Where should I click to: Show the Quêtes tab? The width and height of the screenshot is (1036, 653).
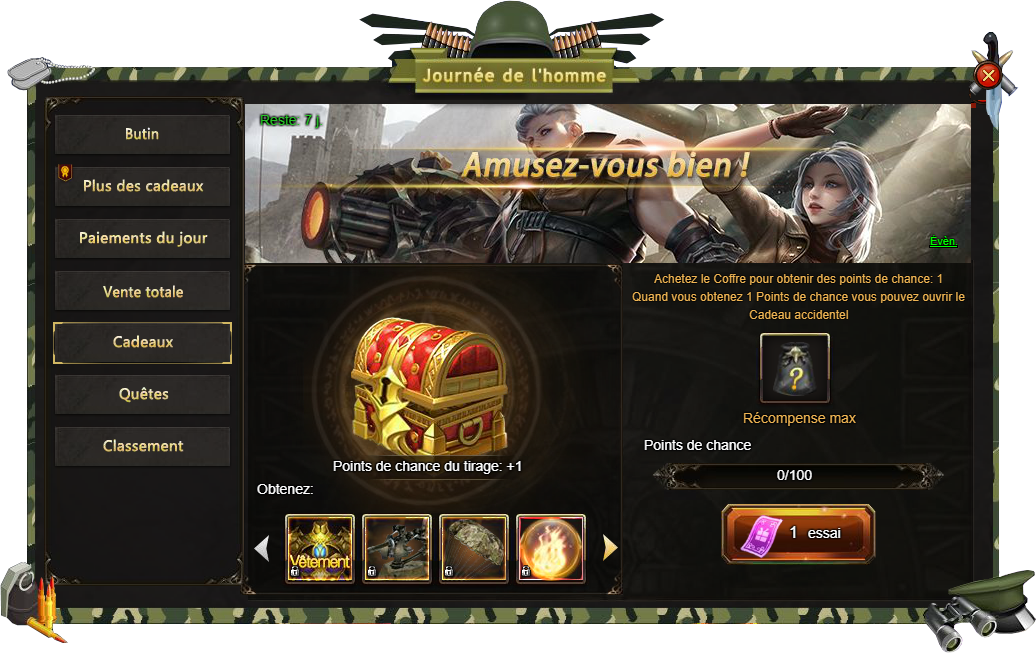tap(142, 394)
